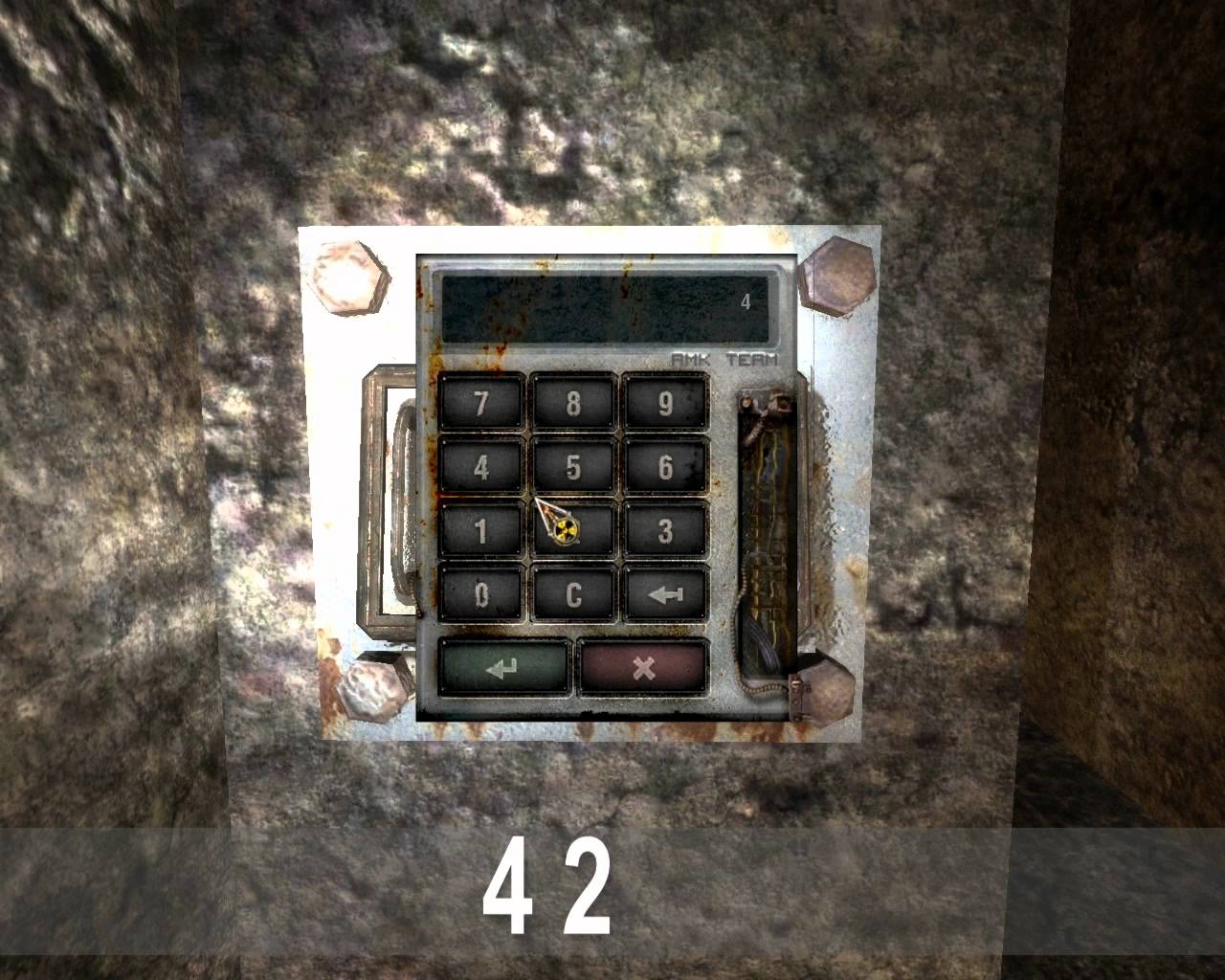The height and width of the screenshot is (980, 1225).
Task: Click the 5 button on the keypad
Action: (573, 467)
